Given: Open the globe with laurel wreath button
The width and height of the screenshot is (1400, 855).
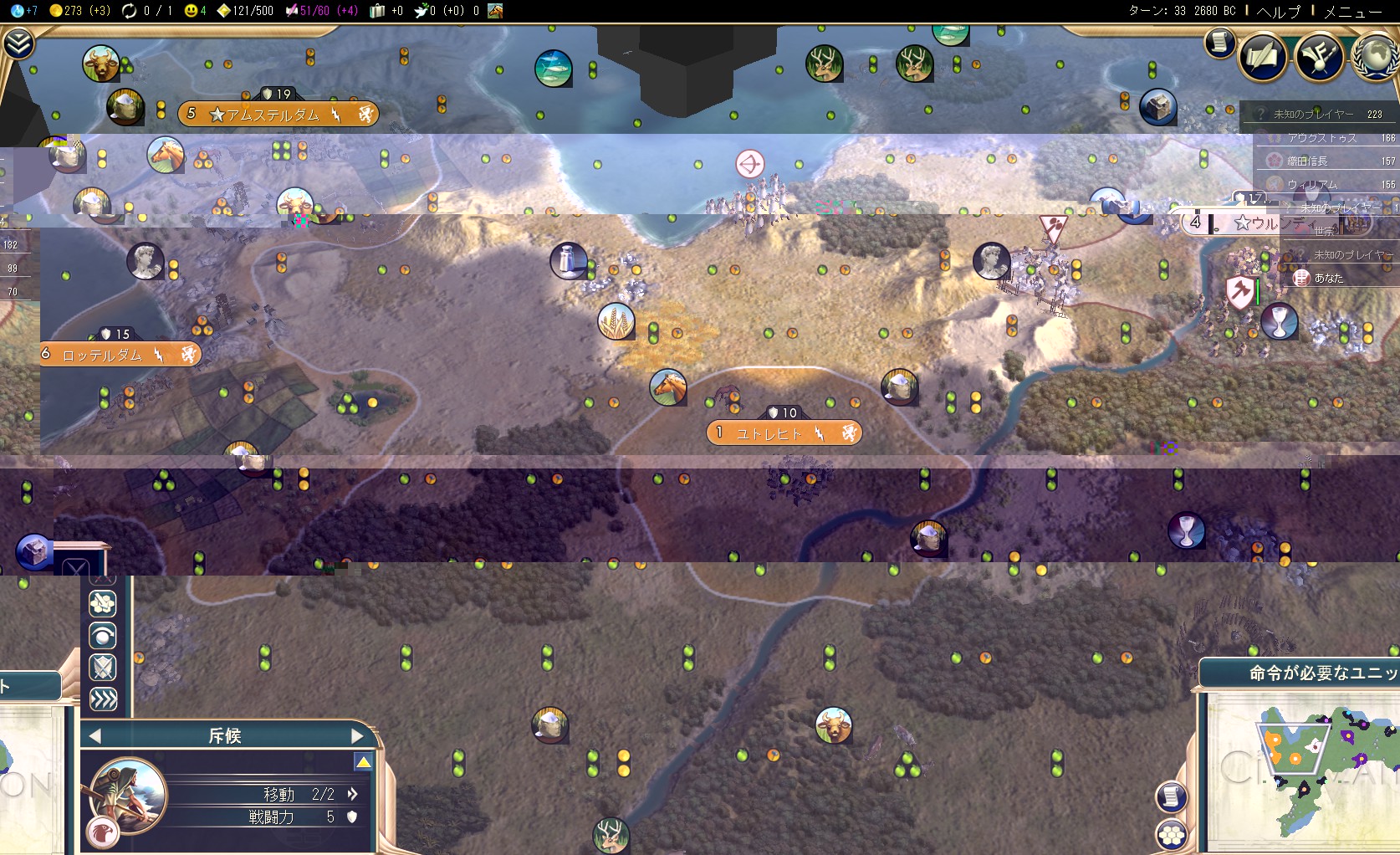Looking at the screenshot, I should pyautogui.click(x=1376, y=56).
